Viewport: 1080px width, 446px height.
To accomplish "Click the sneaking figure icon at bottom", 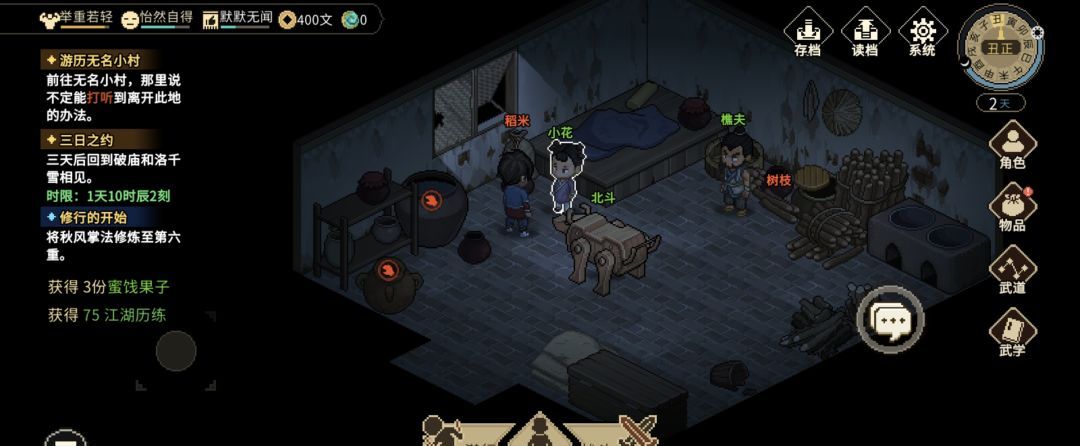I will point(444,432).
